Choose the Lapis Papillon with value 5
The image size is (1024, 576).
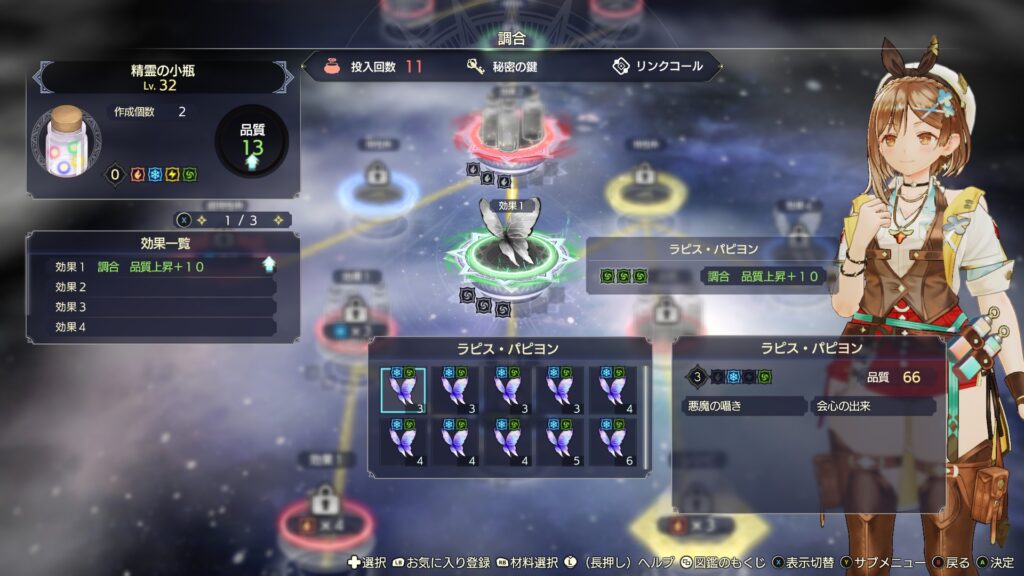pyautogui.click(x=561, y=441)
